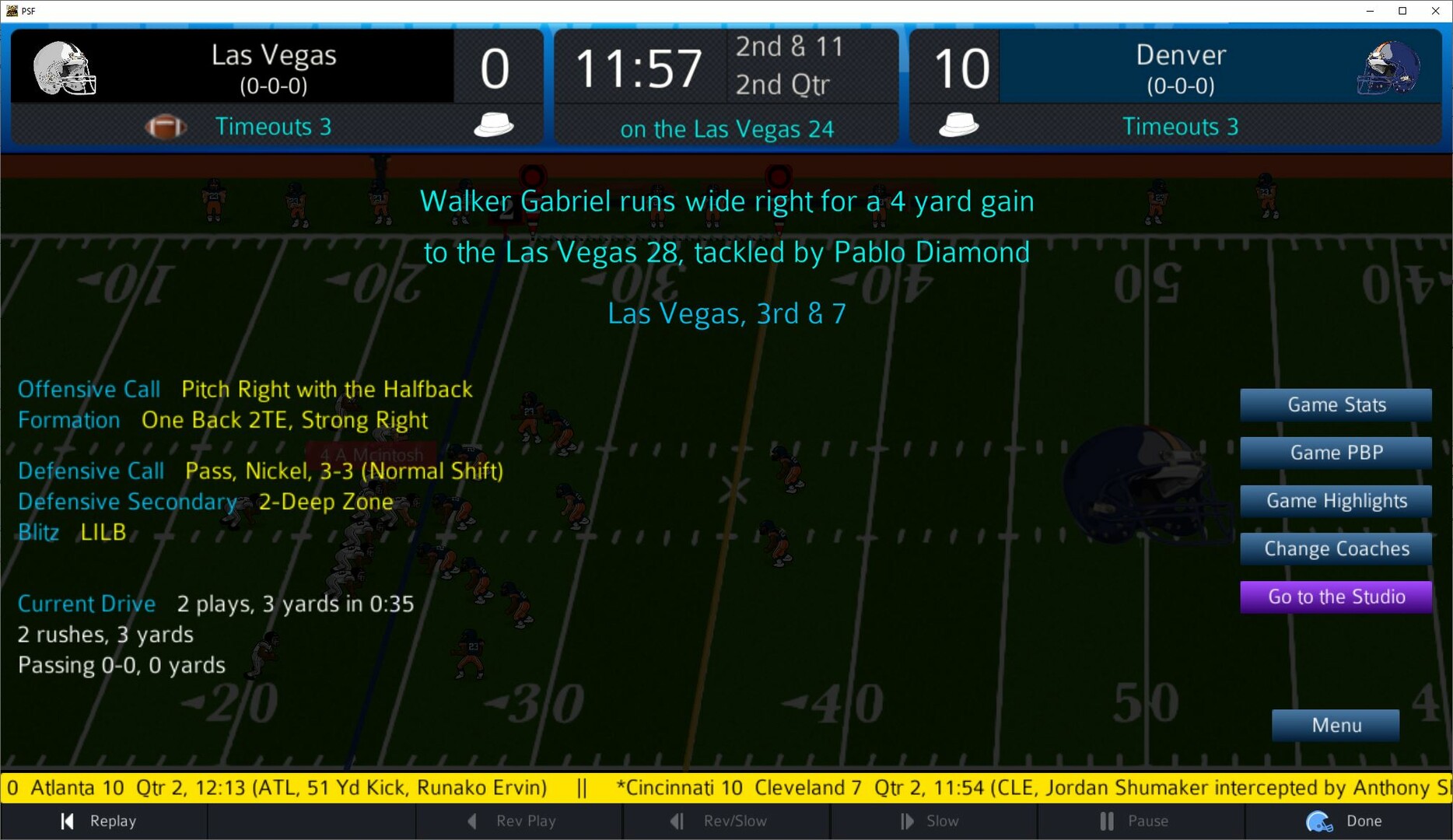Select Change Coaches
The width and height of the screenshot is (1453, 840).
[x=1336, y=548]
